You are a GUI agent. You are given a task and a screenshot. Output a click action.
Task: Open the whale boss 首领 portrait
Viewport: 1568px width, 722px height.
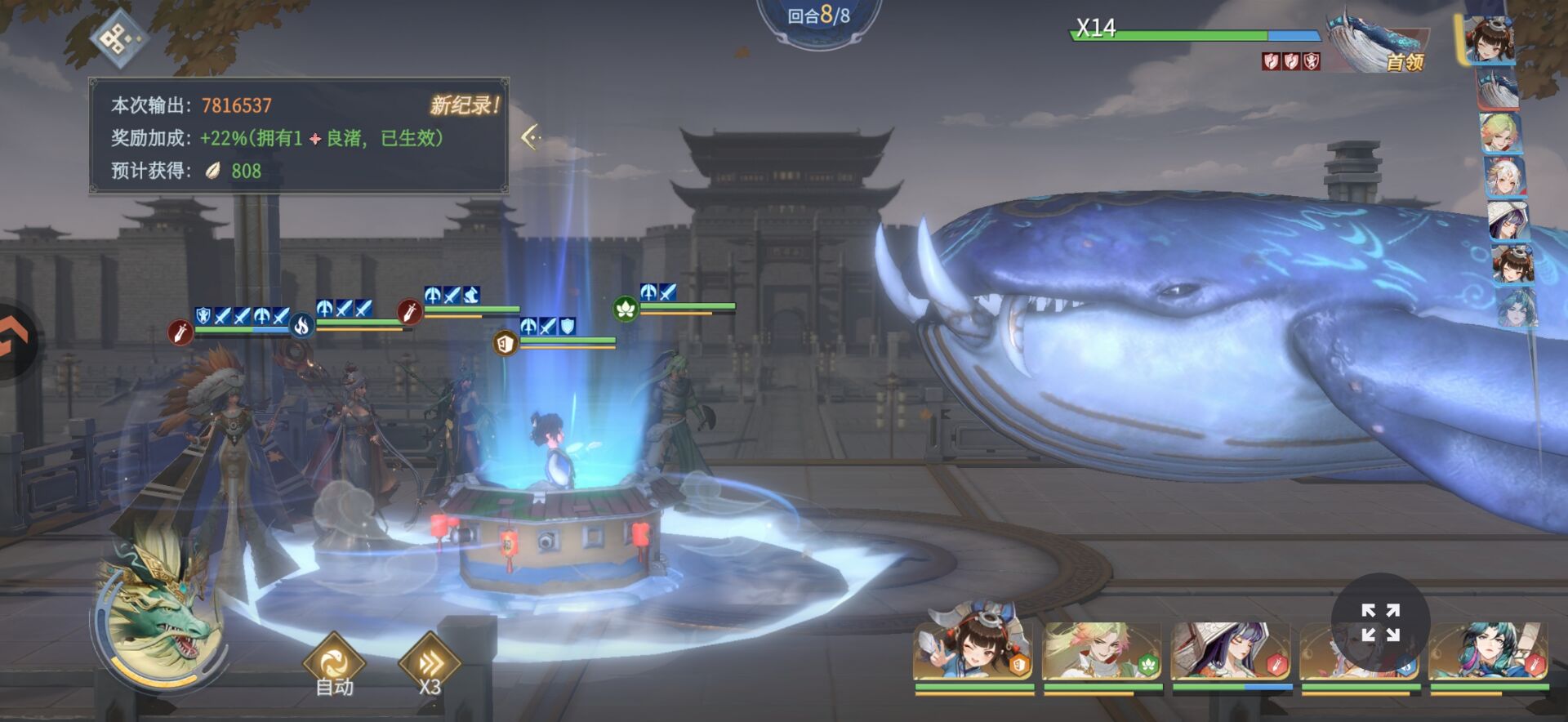(x=1377, y=43)
